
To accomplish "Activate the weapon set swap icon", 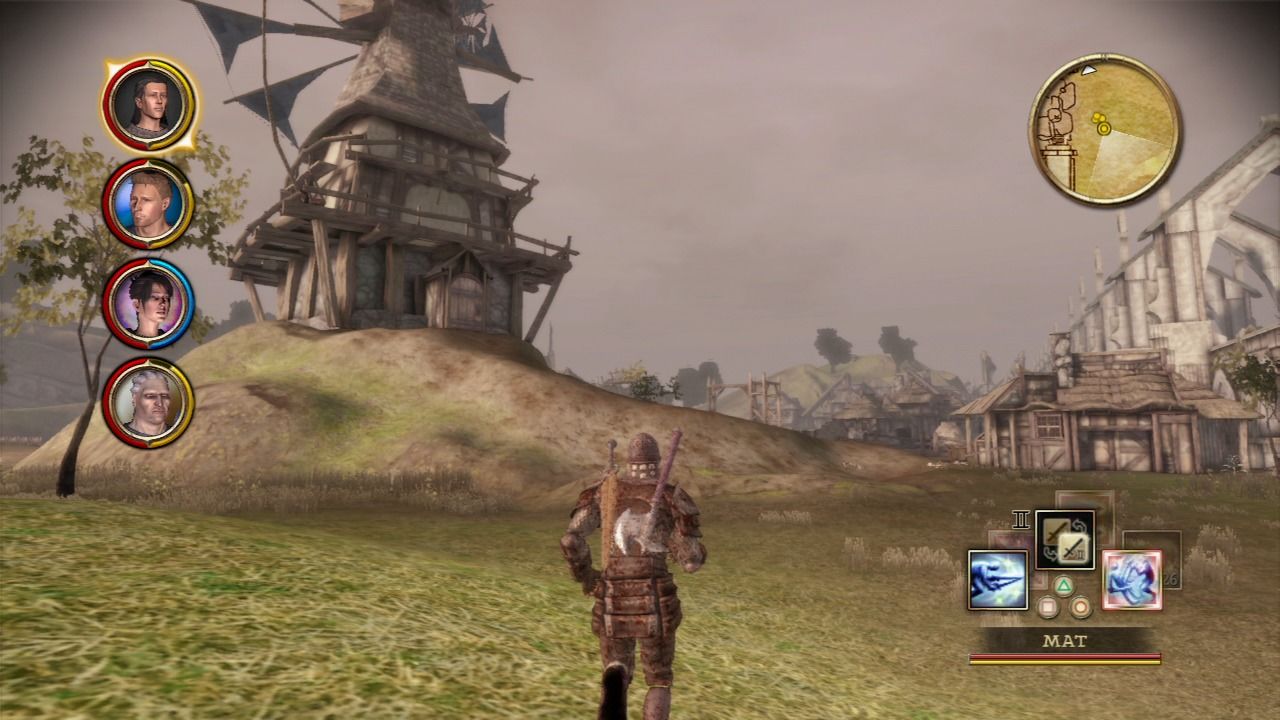I will pyautogui.click(x=1064, y=540).
